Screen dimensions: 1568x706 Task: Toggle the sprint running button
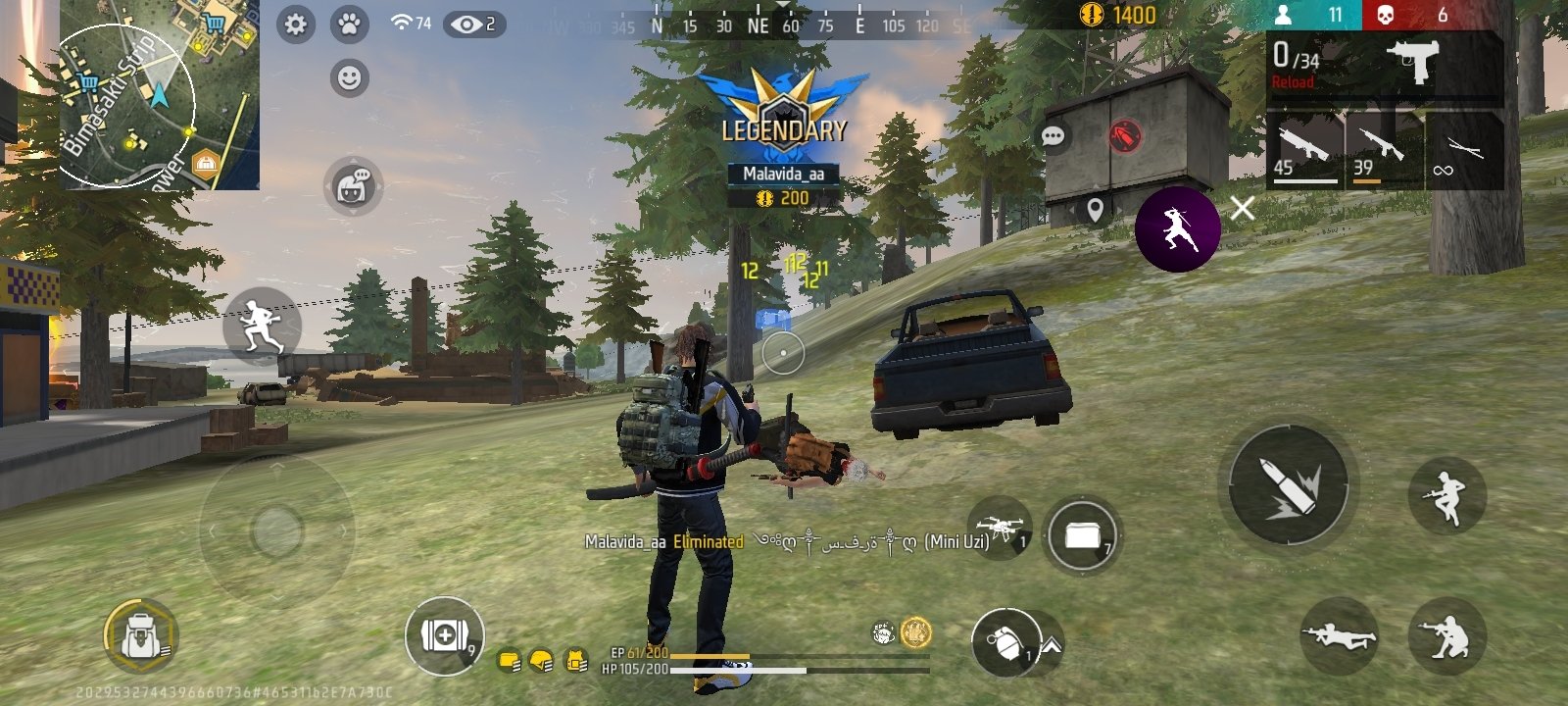261,327
